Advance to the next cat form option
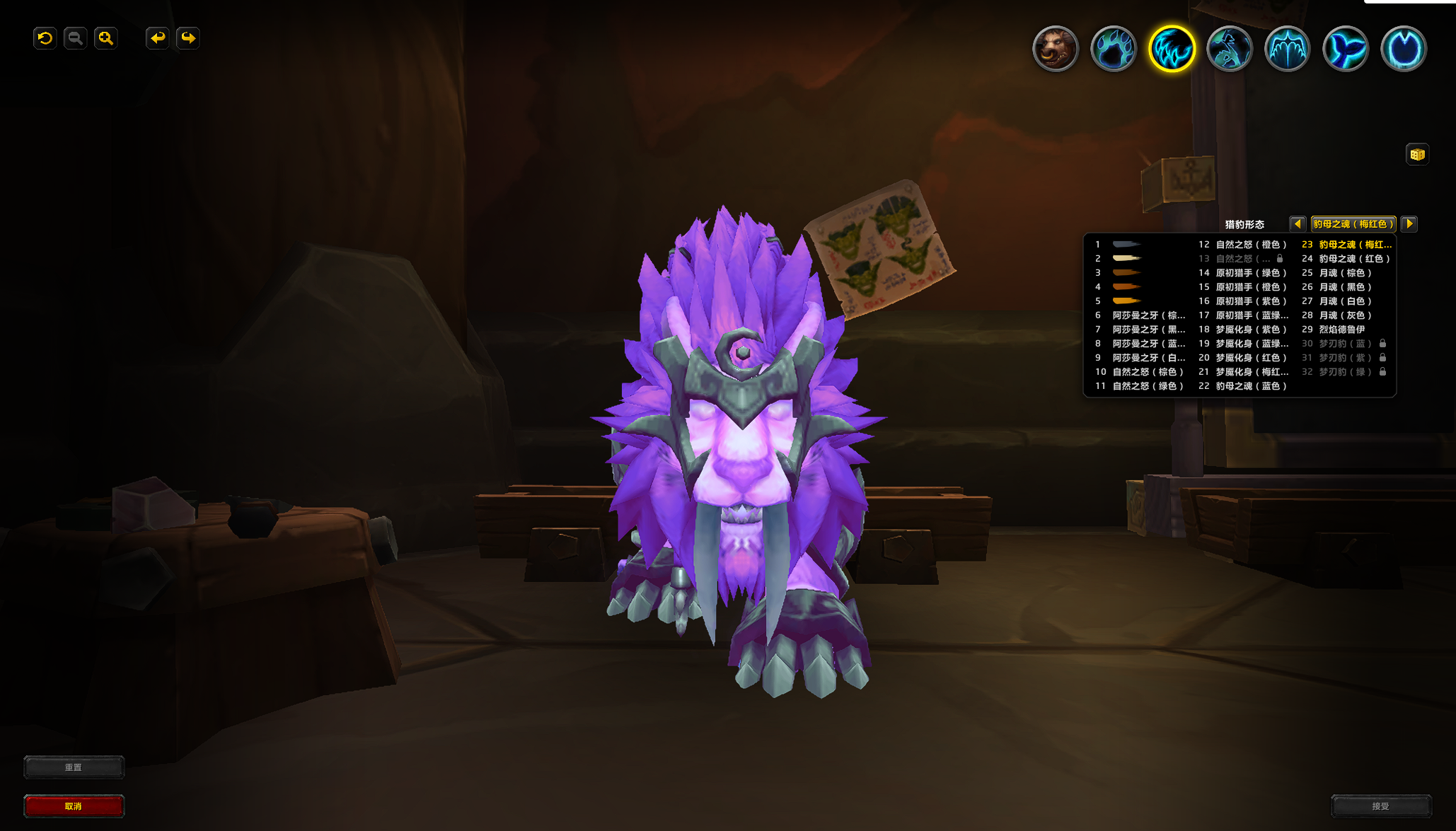The height and width of the screenshot is (831, 1456). [x=1409, y=223]
